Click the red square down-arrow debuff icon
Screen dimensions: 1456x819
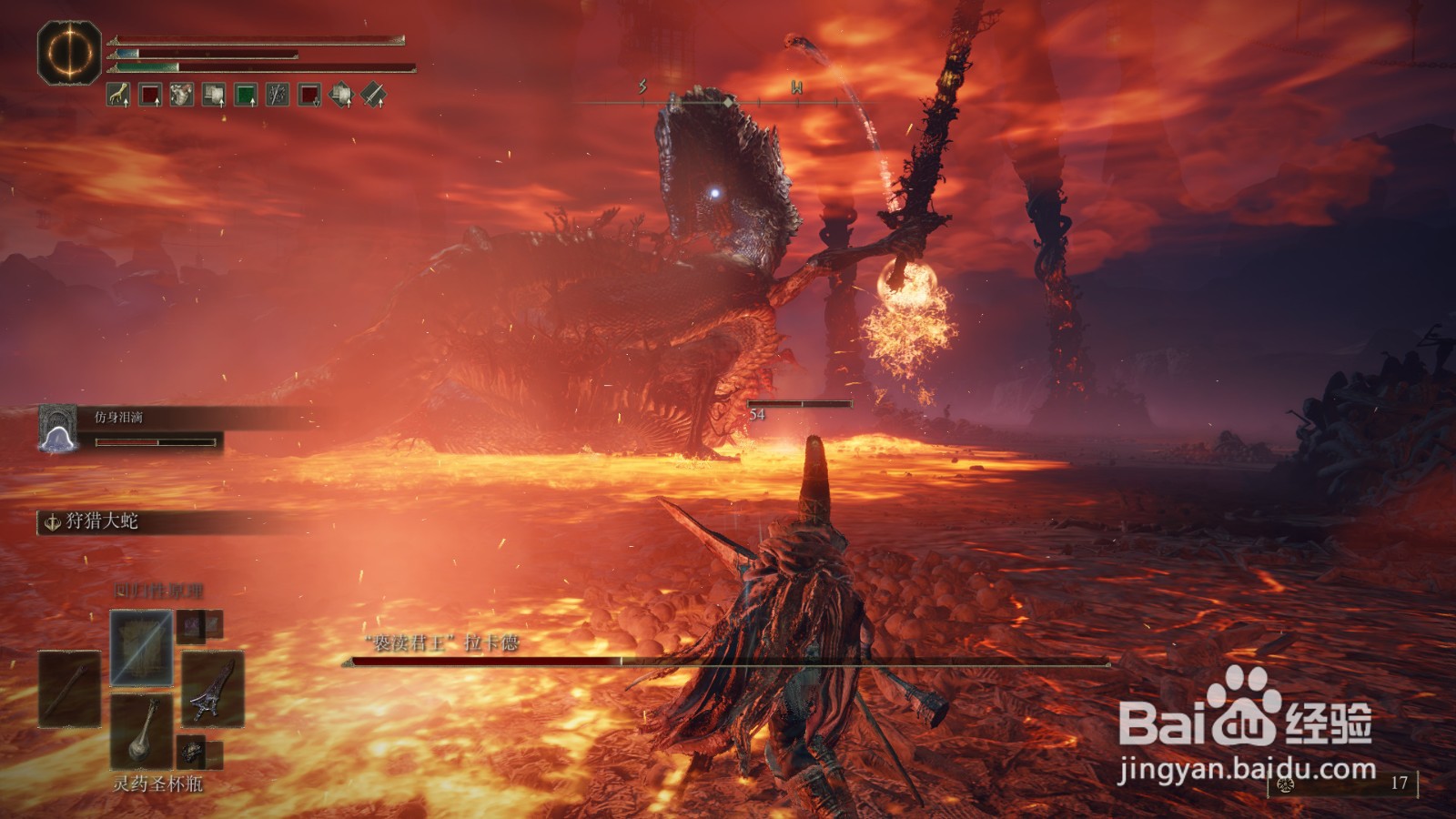coord(309,95)
